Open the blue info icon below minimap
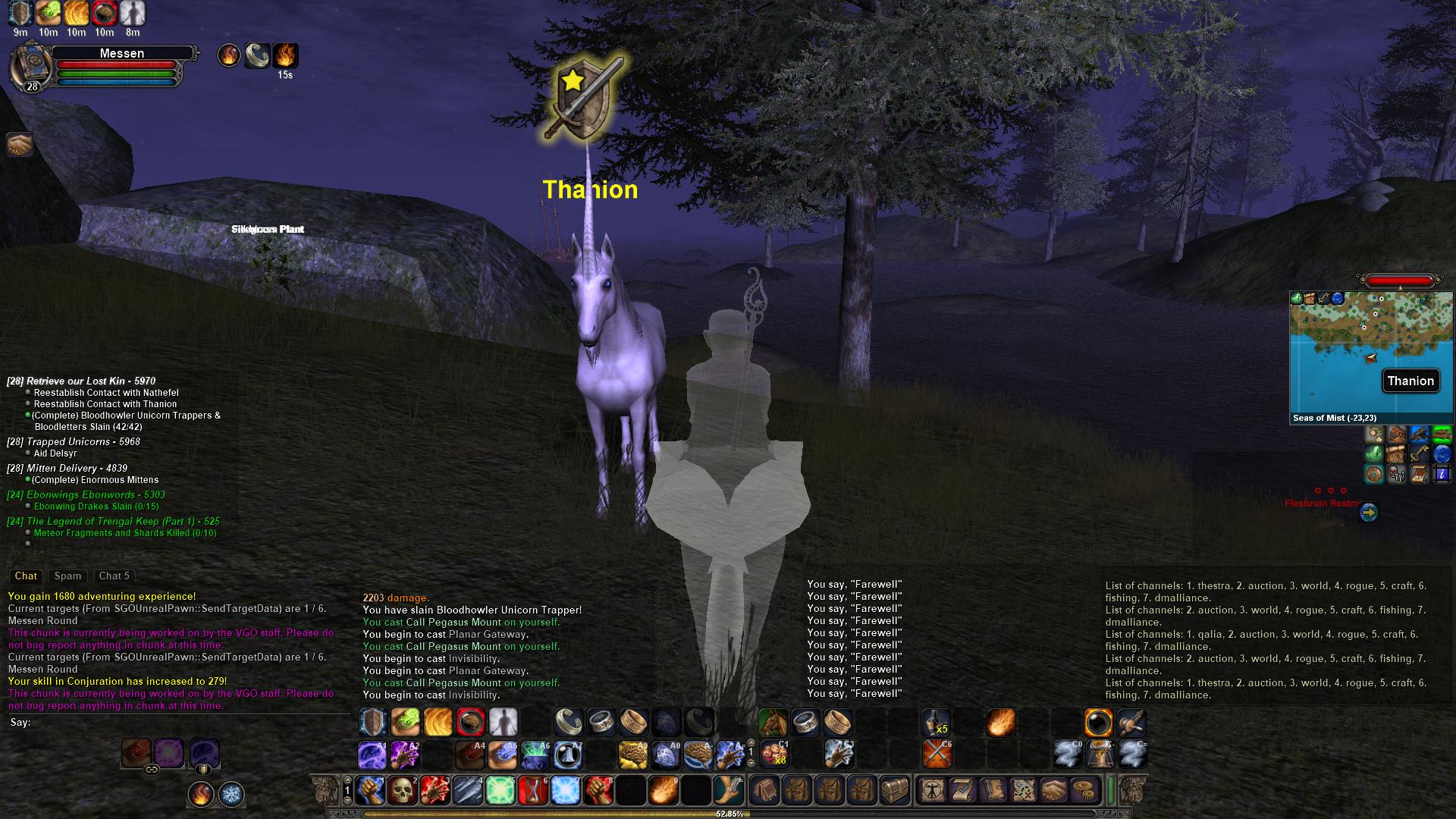 coord(1442,475)
